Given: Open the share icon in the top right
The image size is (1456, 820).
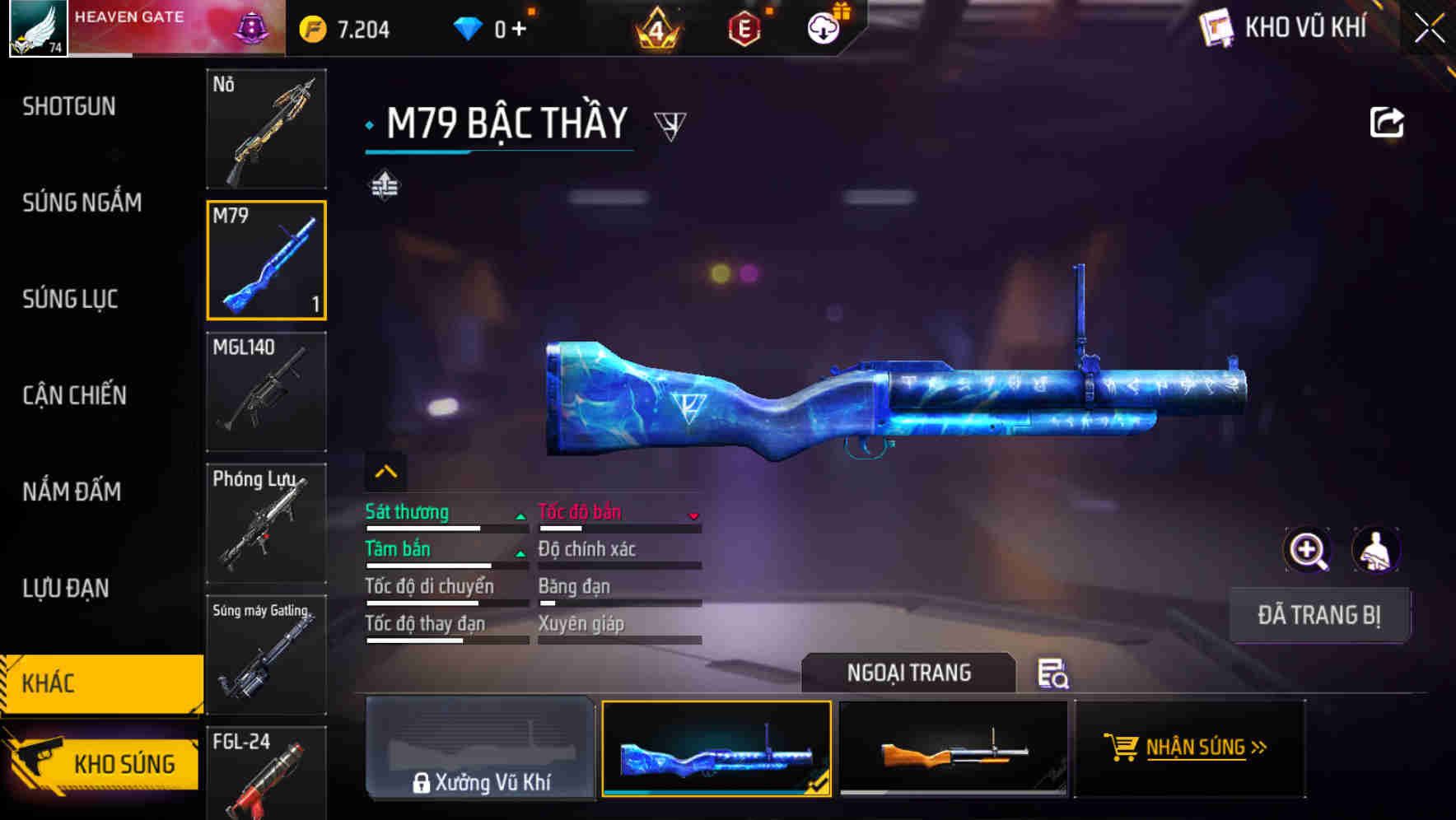Looking at the screenshot, I should (1388, 121).
